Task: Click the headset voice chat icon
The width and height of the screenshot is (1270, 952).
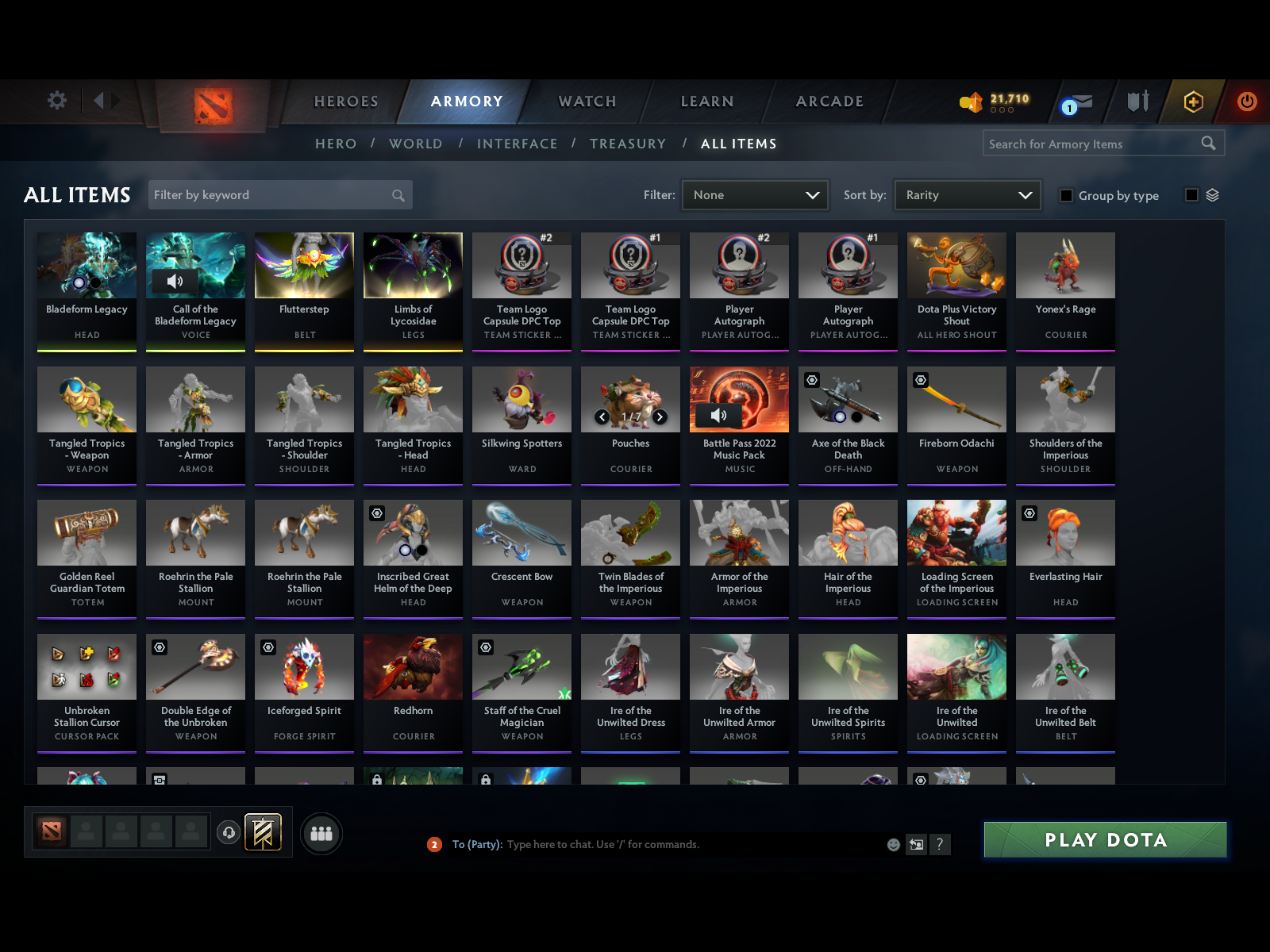Action: 229,831
